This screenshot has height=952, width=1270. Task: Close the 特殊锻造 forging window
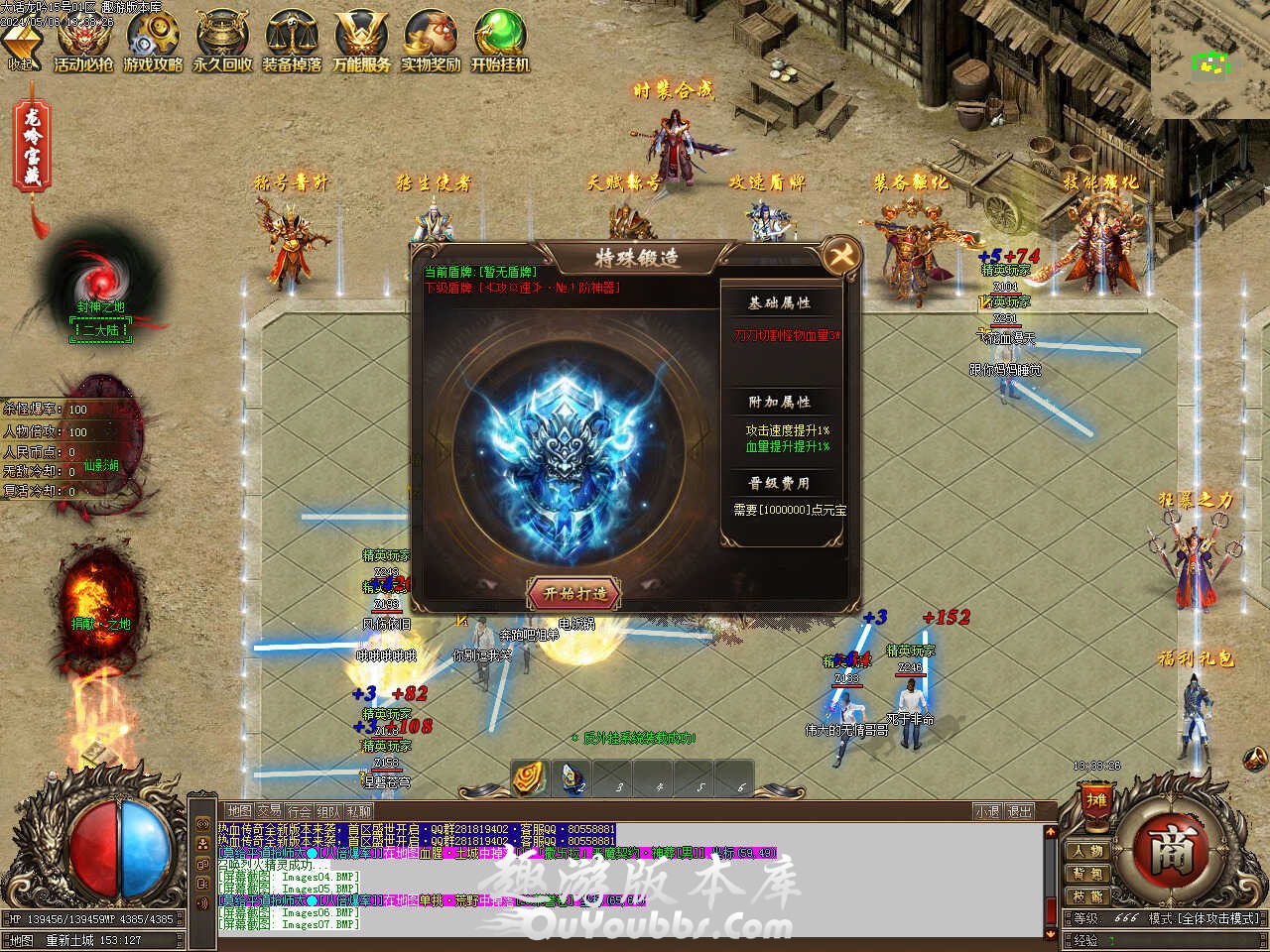pos(841,257)
